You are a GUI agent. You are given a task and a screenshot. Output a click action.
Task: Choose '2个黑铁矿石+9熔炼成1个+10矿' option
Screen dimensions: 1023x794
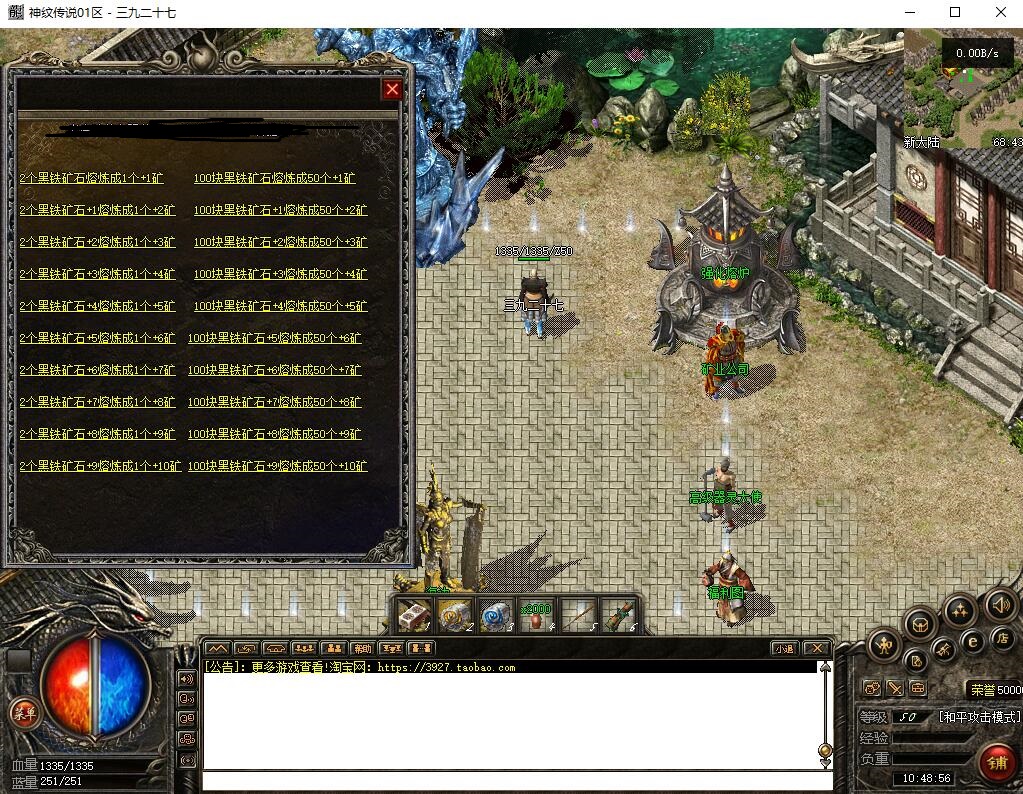pos(100,466)
